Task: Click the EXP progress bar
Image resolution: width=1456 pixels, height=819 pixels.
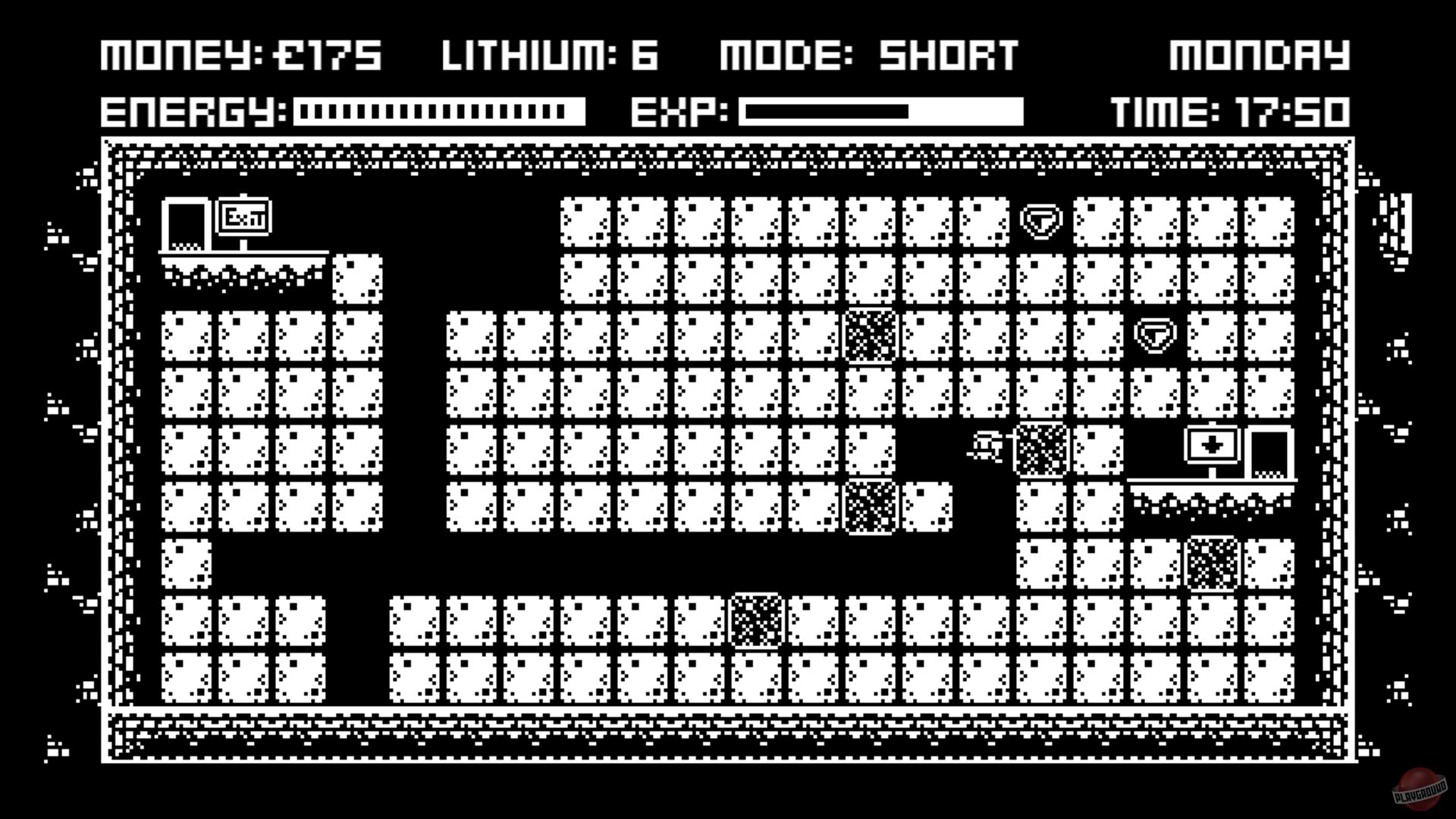Action: [x=880, y=112]
